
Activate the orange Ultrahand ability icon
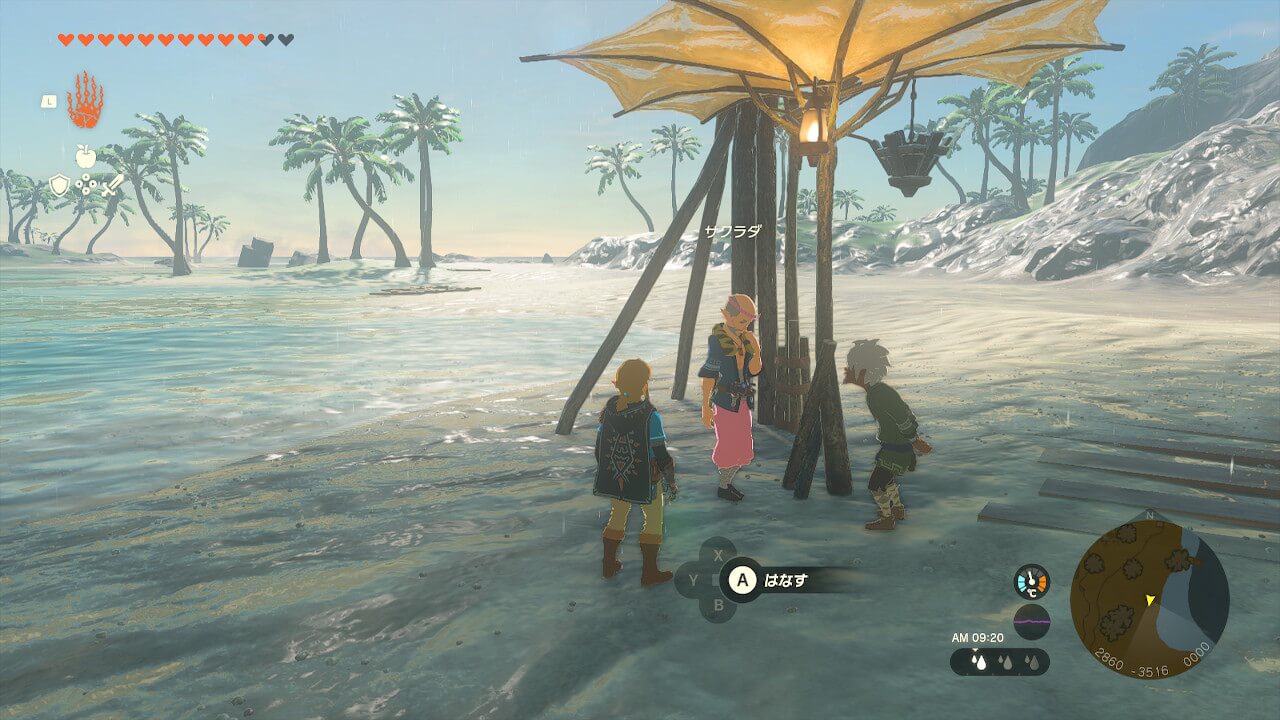coord(85,100)
